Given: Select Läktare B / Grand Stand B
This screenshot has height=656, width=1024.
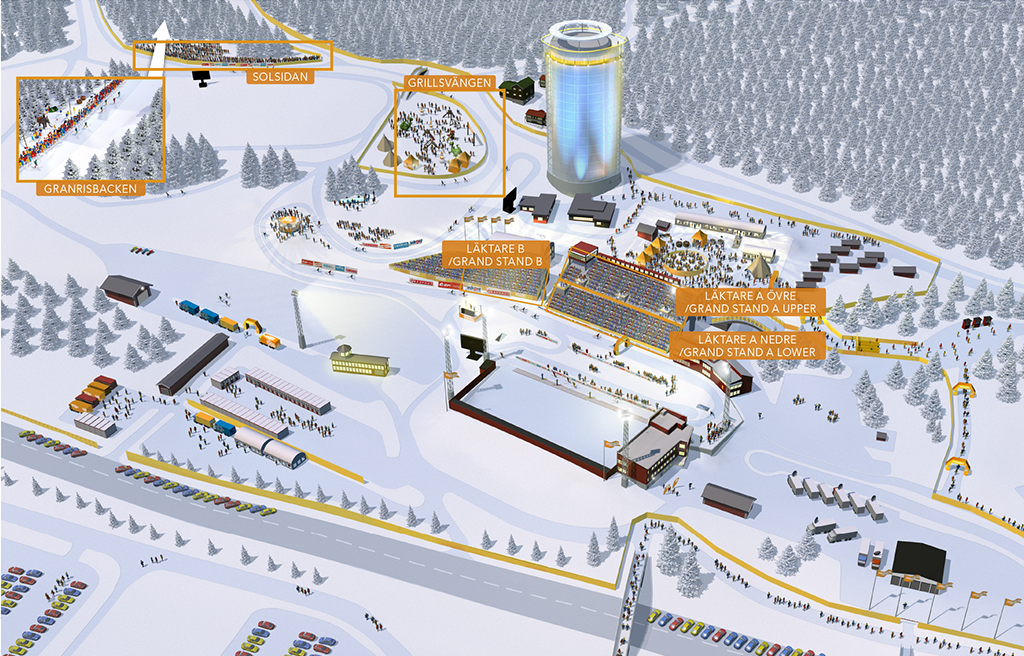Looking at the screenshot, I should [x=496, y=254].
